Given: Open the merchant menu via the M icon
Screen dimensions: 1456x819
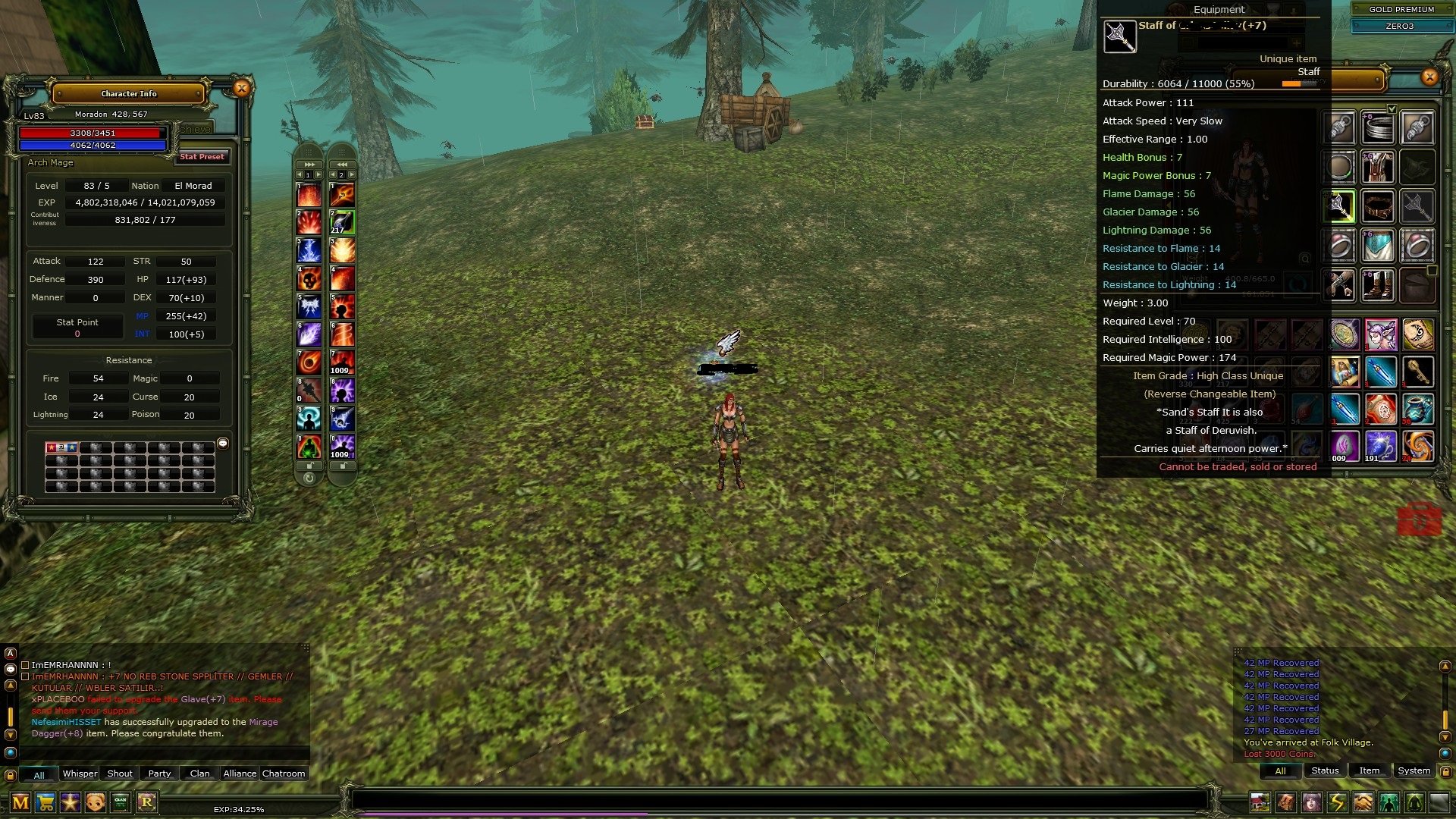Looking at the screenshot, I should click(x=20, y=802).
